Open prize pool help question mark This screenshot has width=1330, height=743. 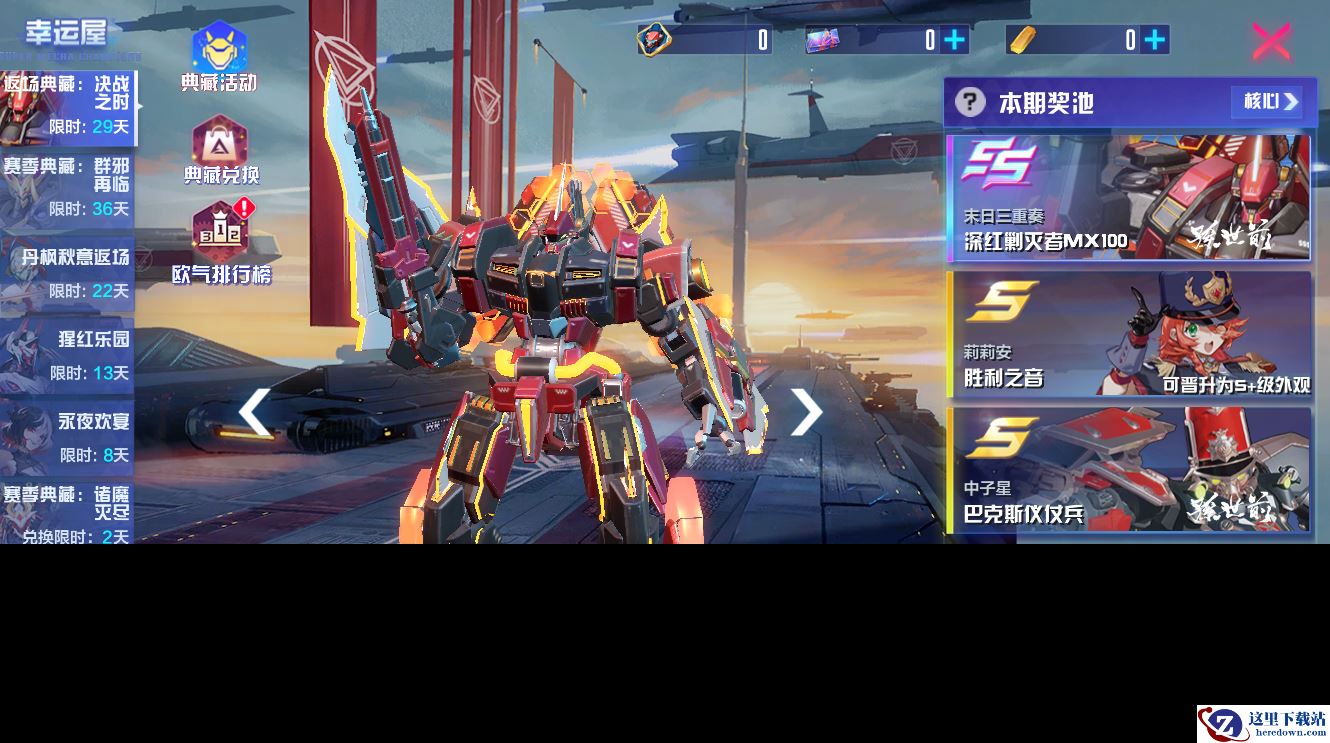click(969, 102)
